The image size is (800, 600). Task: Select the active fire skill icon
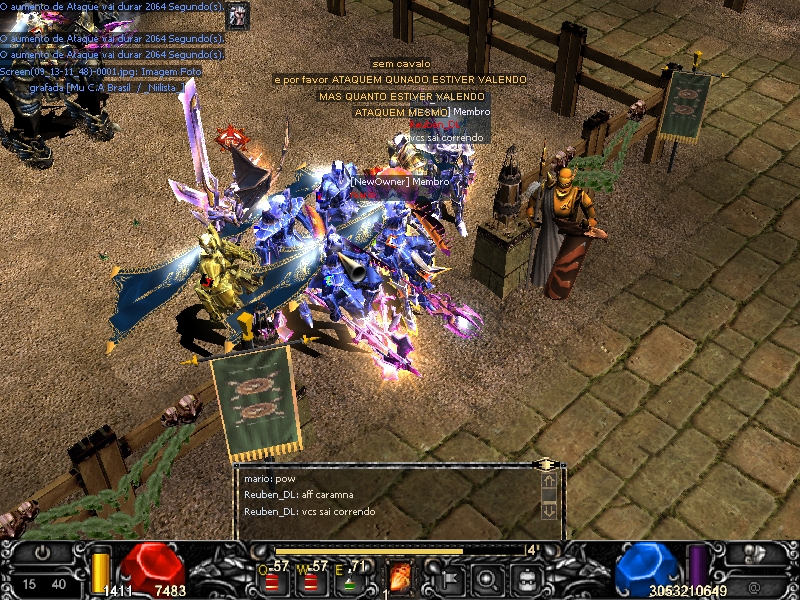(400, 577)
